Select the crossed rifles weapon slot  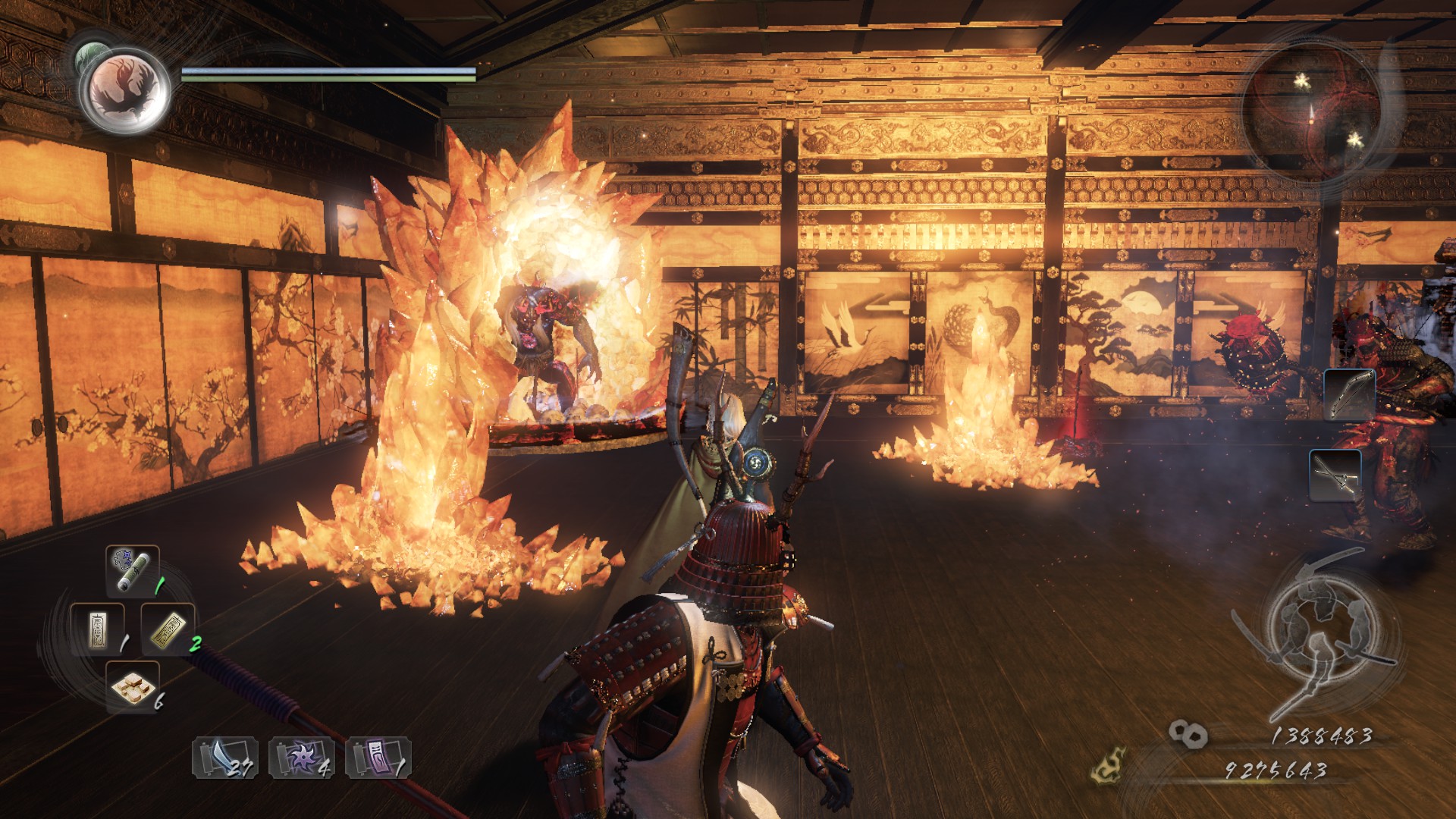click(x=1335, y=475)
